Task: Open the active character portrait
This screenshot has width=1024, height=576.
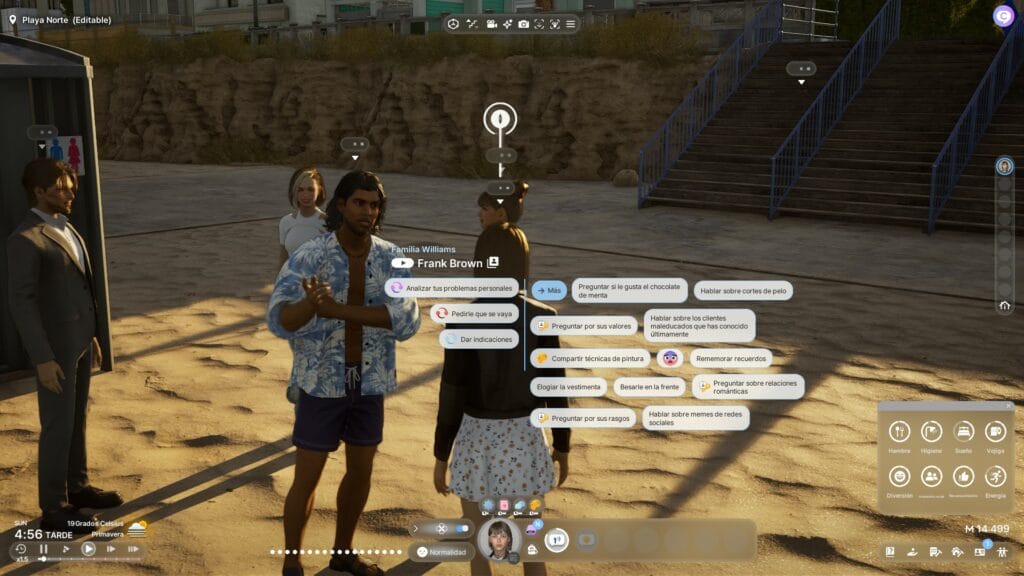Action: [498, 540]
